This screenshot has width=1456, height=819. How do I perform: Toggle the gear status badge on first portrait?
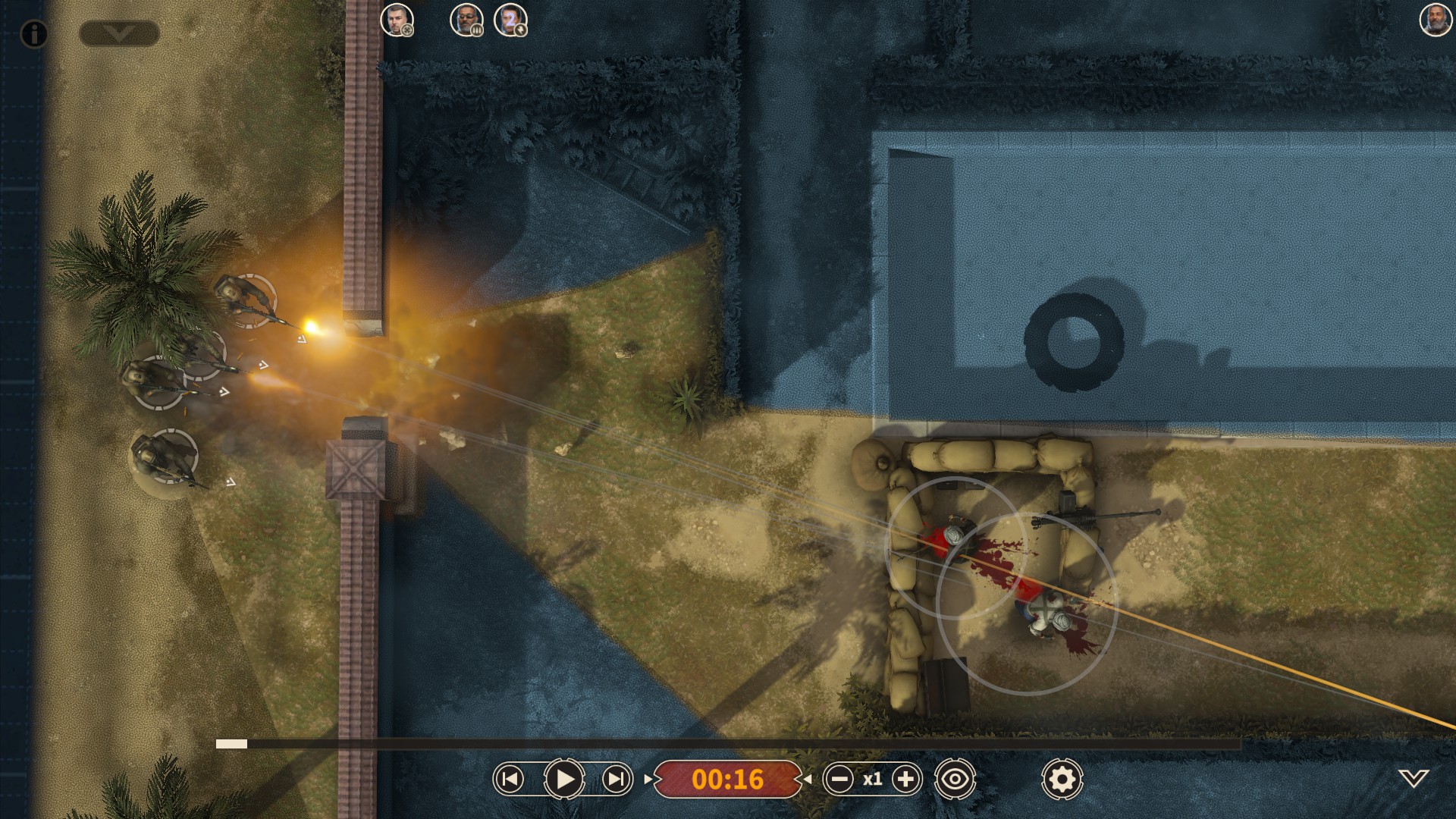tap(408, 32)
